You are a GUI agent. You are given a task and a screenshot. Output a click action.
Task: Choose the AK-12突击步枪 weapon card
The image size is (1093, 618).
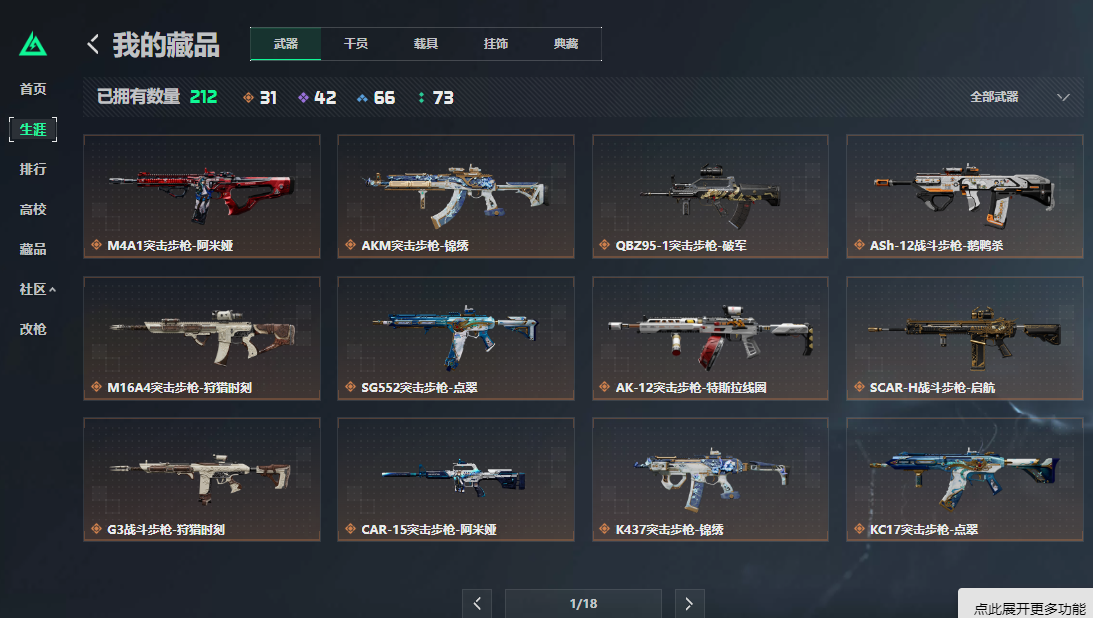(x=710, y=338)
